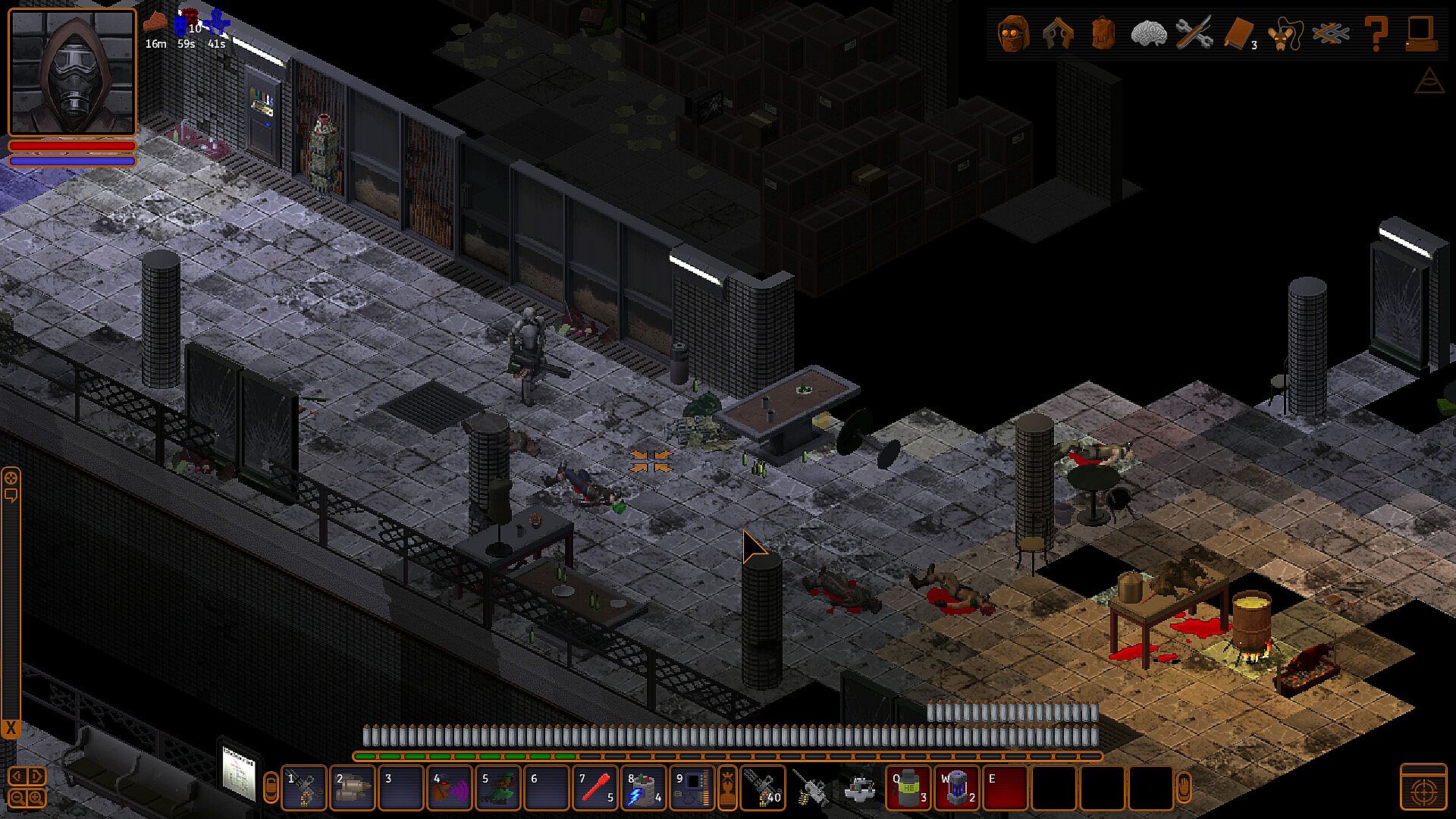Click the zoom-in magnifier button
Image resolution: width=1456 pixels, height=819 pixels.
[36, 797]
